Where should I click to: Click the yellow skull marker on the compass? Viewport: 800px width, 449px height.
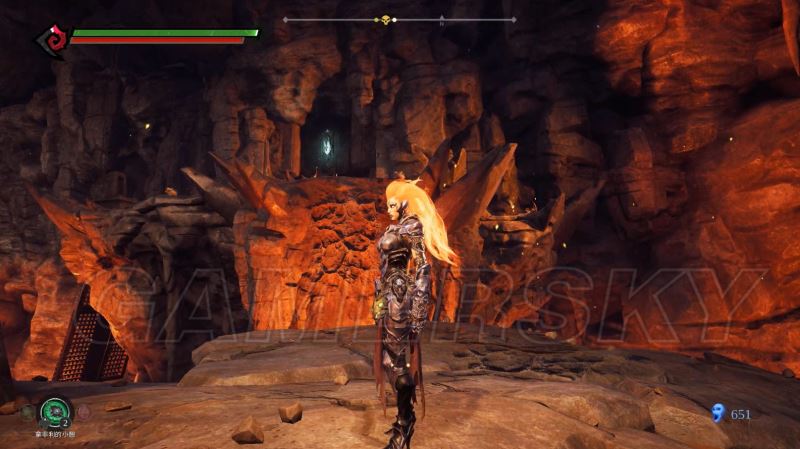[384, 19]
